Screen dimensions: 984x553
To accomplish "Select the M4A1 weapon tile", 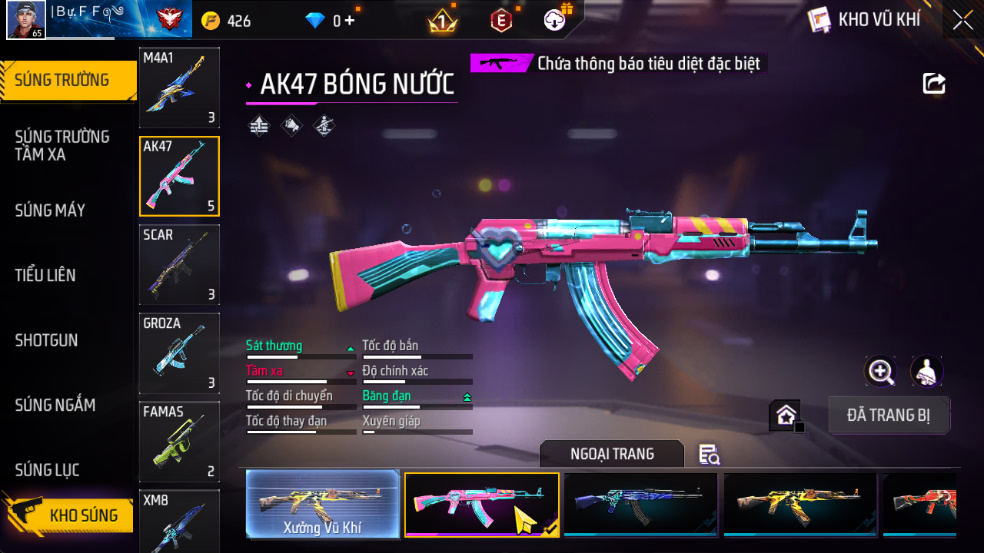I will tap(179, 88).
